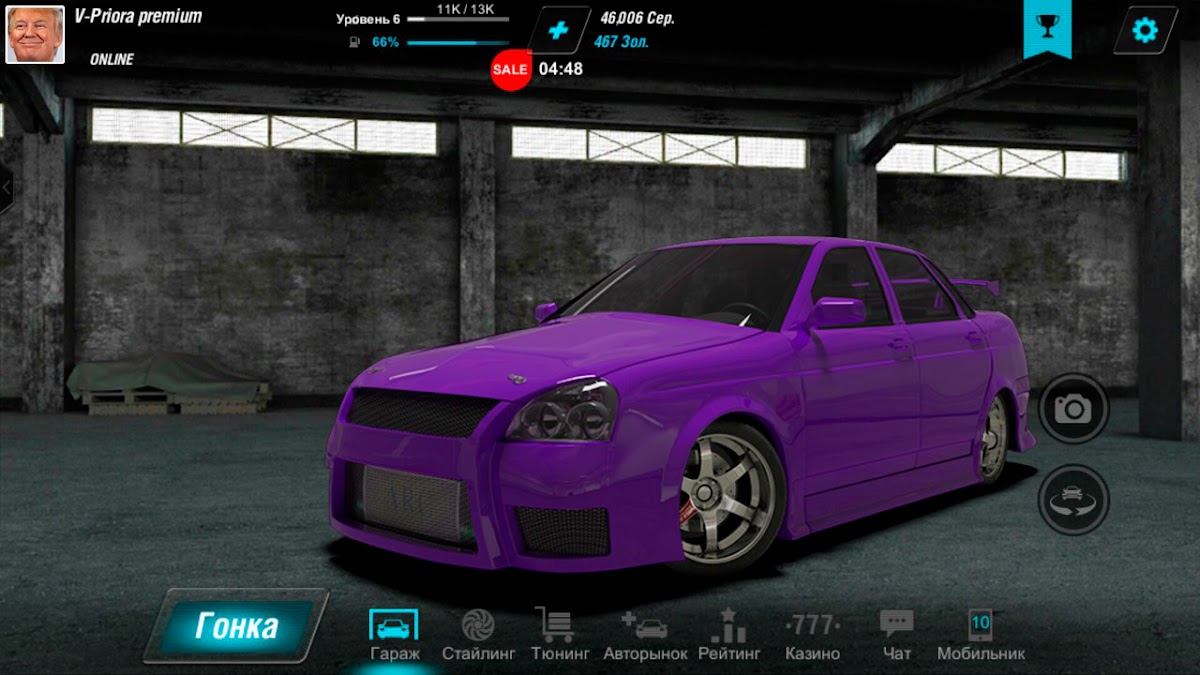Expand the side panel arrow on the left edge
This screenshot has width=1200, height=675.
pos(6,187)
